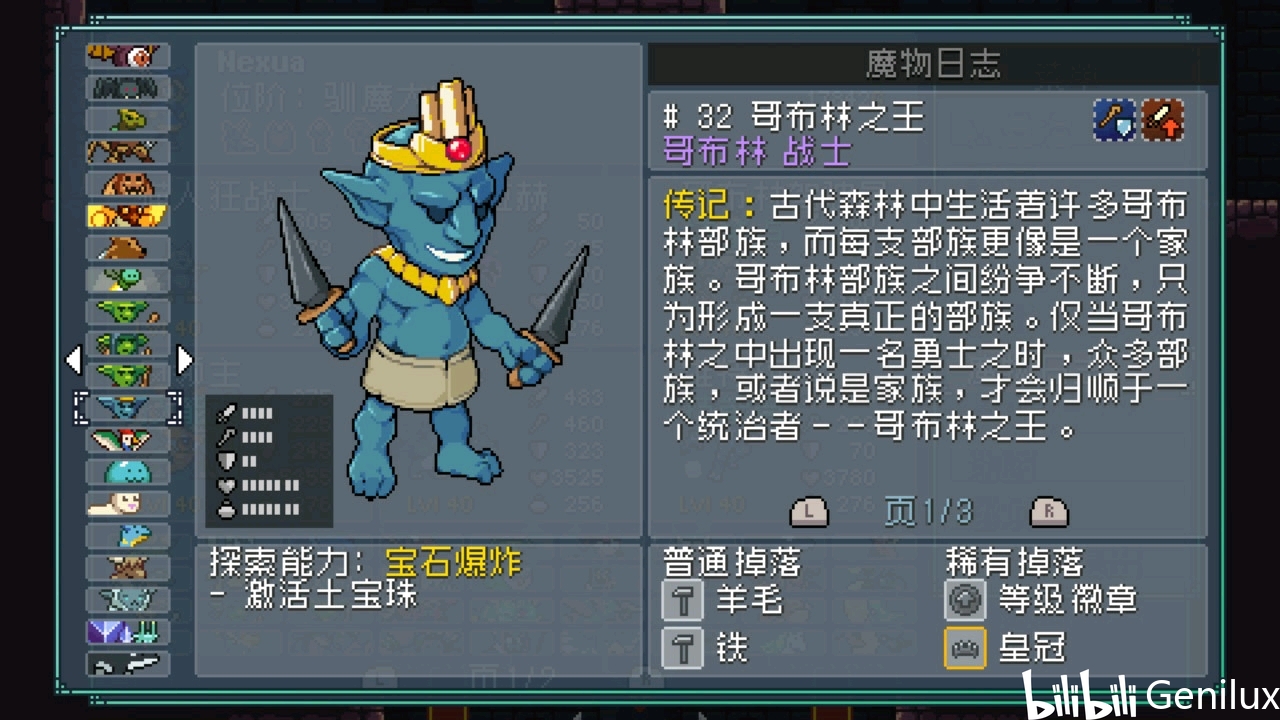1280x720 pixels.
Task: Choose the blue dome-shaped blob monster entry
Action: point(128,472)
